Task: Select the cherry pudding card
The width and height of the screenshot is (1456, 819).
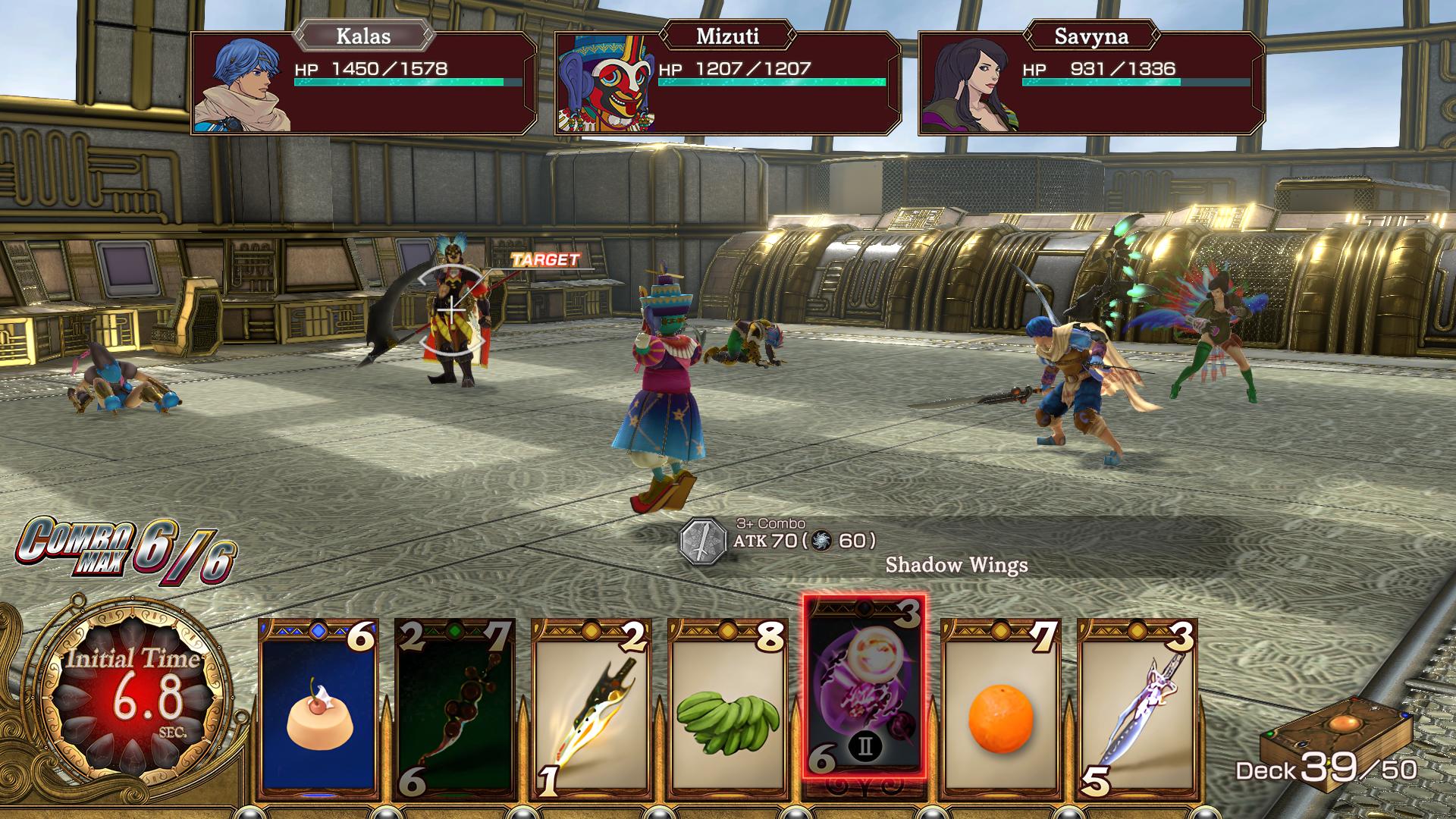Action: point(318,709)
